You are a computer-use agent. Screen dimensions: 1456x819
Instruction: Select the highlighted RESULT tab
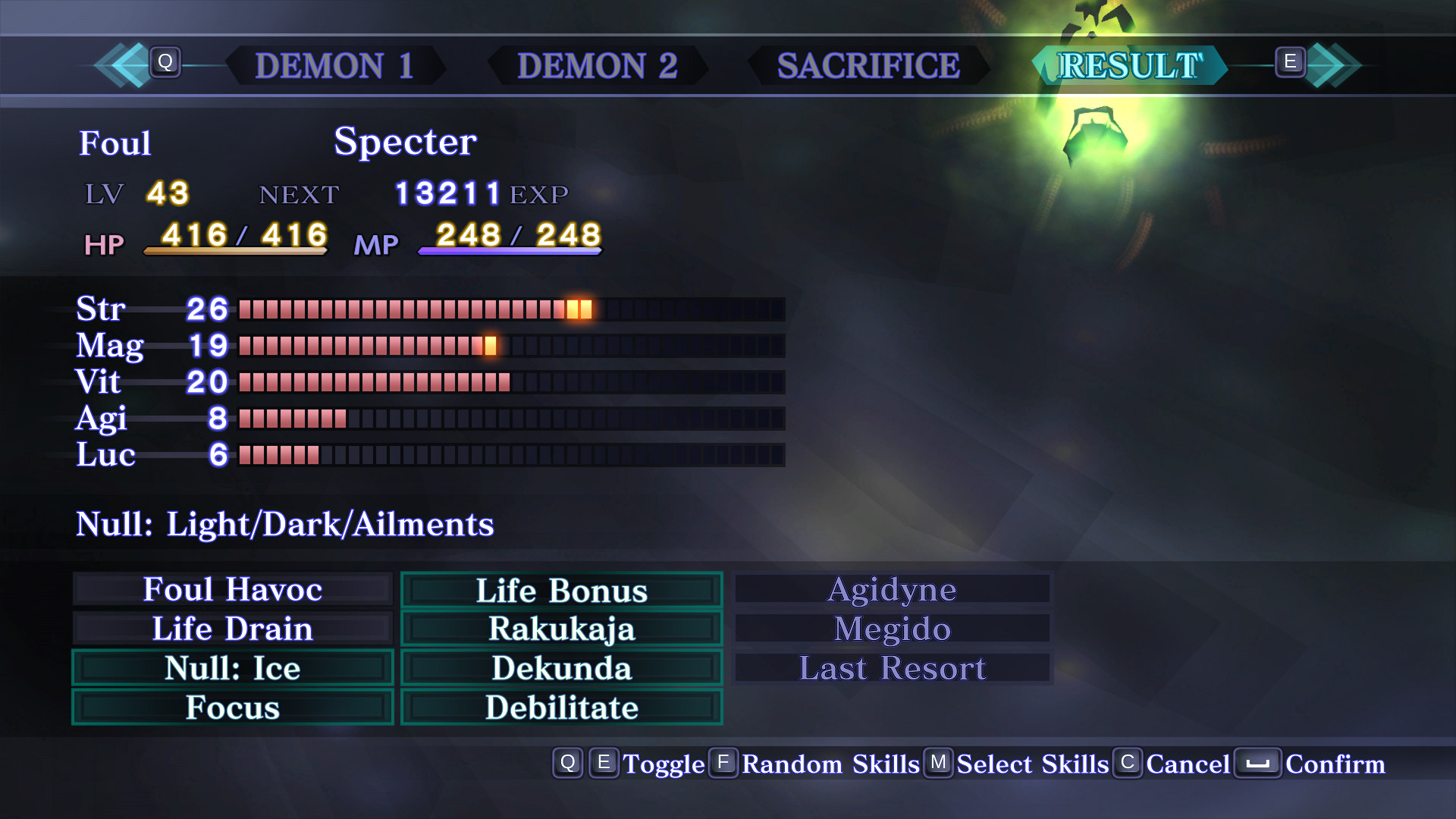pos(1130,65)
